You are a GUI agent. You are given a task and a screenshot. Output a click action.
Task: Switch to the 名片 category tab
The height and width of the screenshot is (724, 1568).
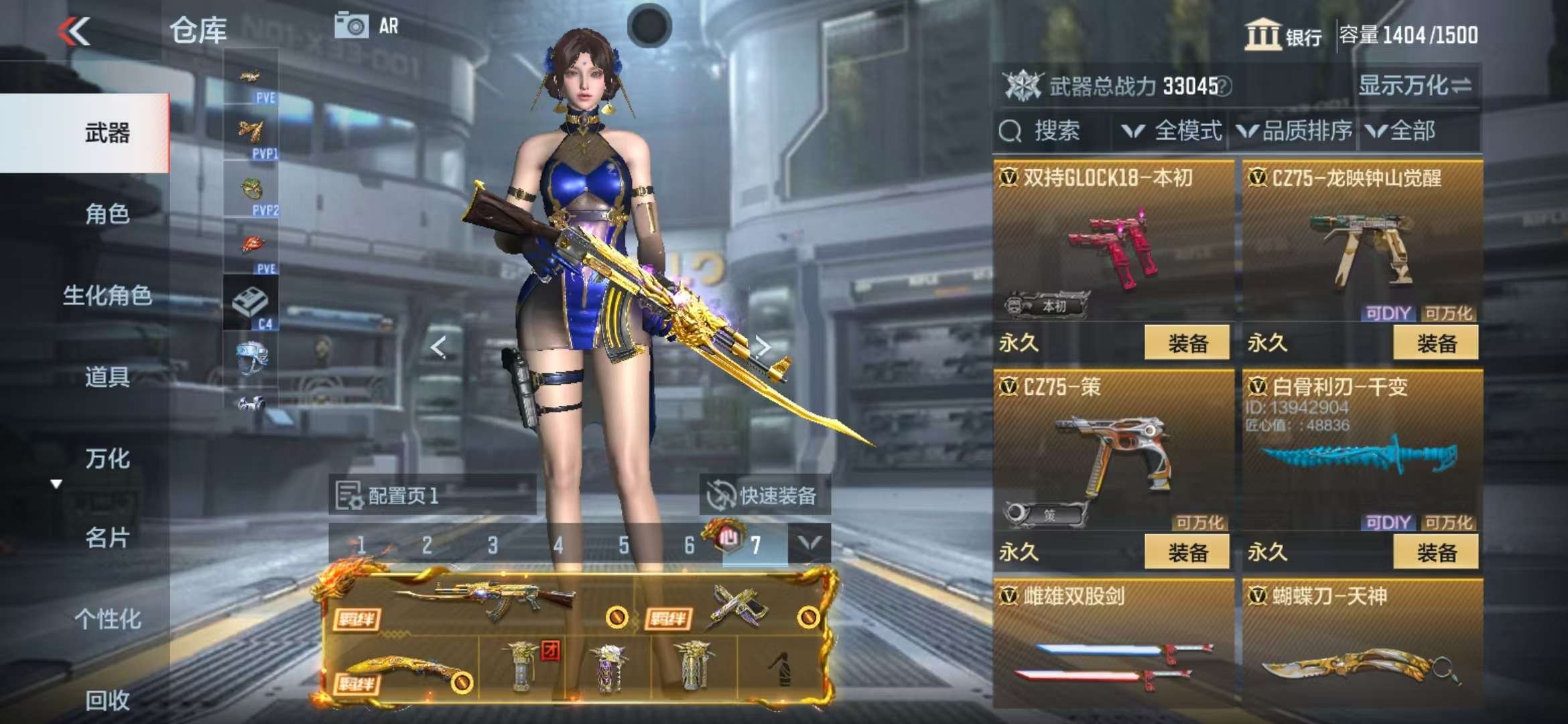click(107, 538)
